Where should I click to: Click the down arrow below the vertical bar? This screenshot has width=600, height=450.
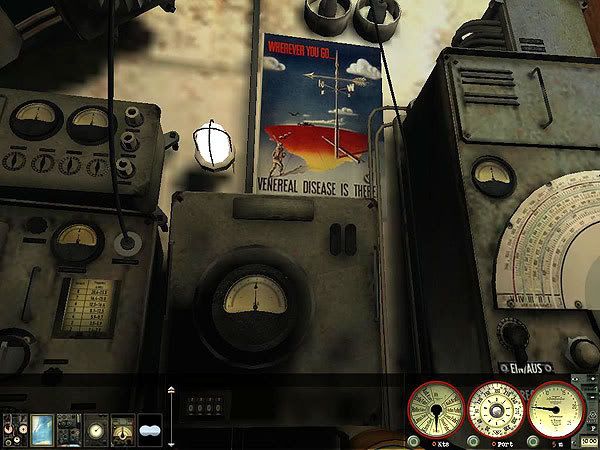(171, 443)
